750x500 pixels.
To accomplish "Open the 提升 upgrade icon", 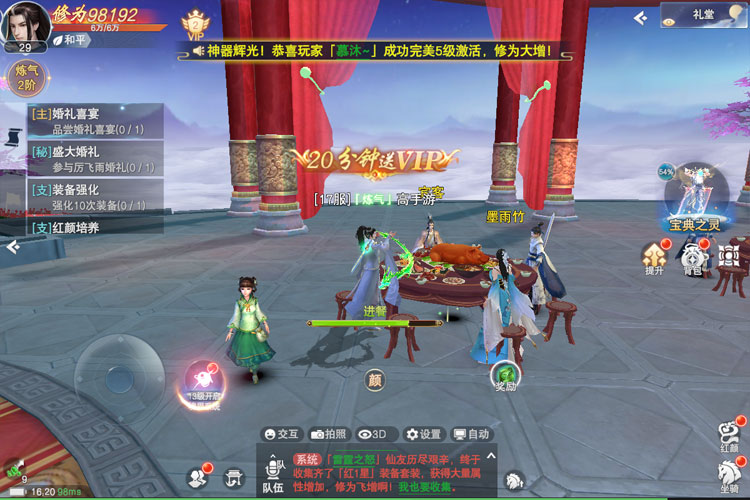I will (x=655, y=256).
